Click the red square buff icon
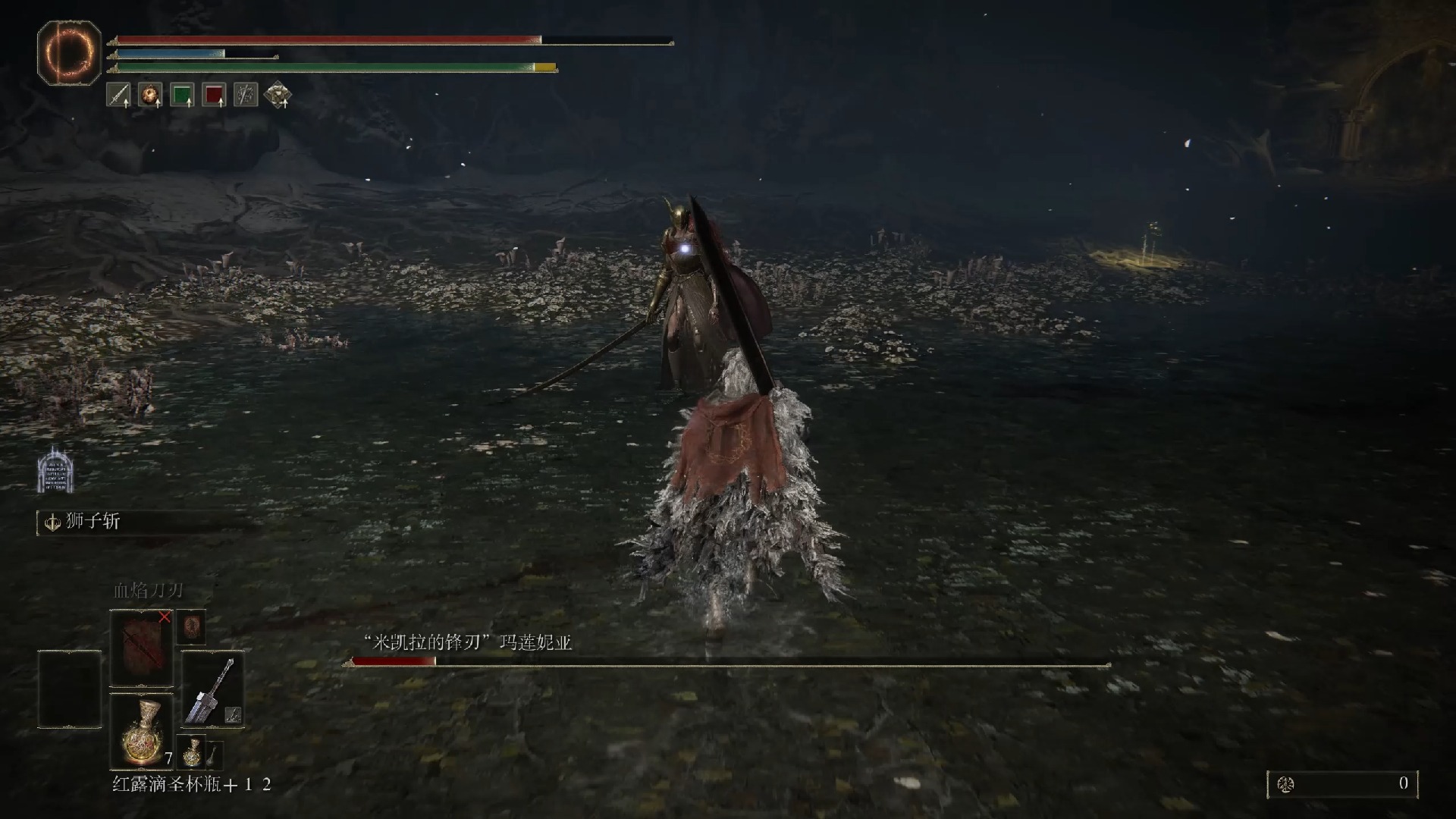 [214, 95]
